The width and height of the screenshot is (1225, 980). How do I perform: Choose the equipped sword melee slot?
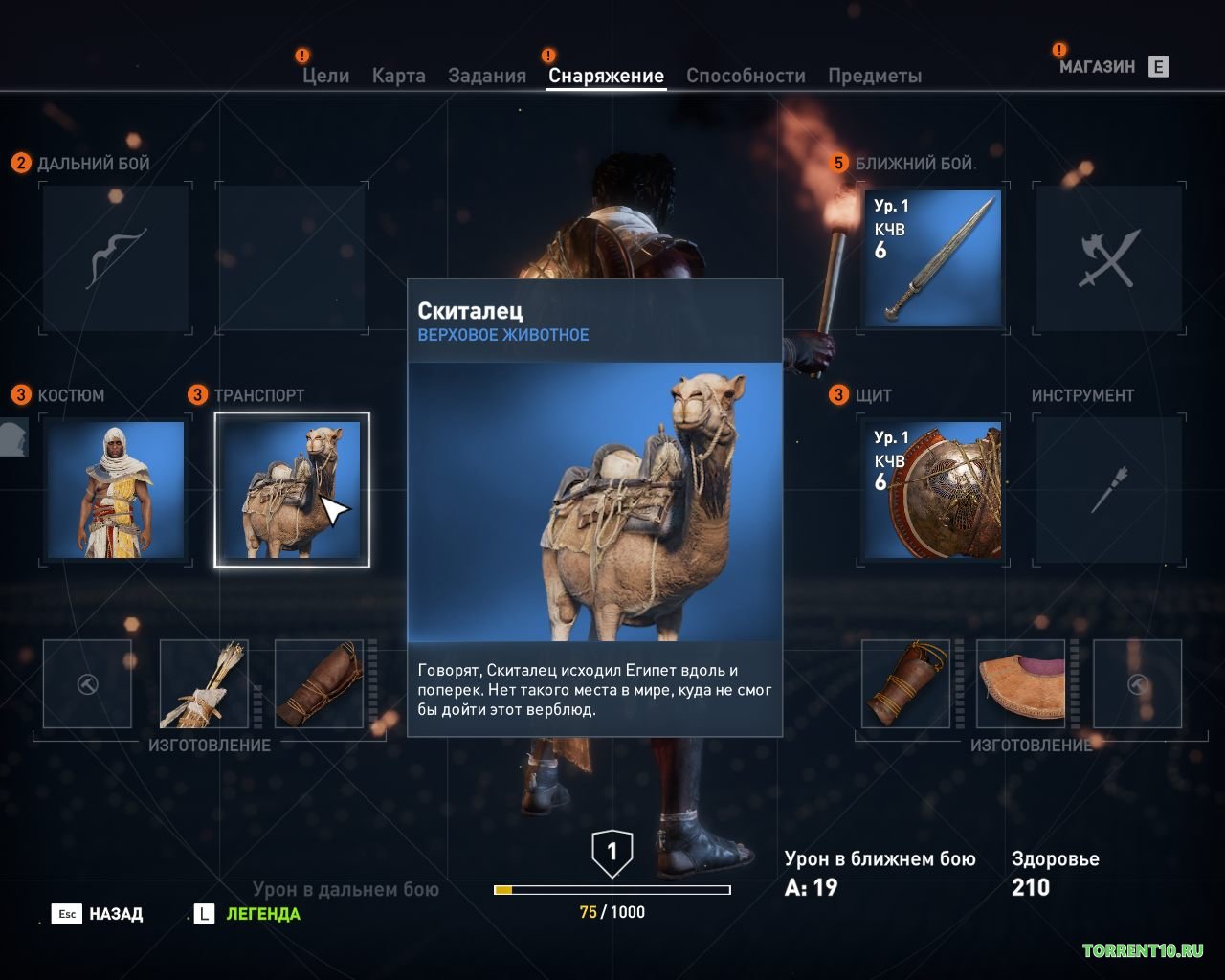932,258
